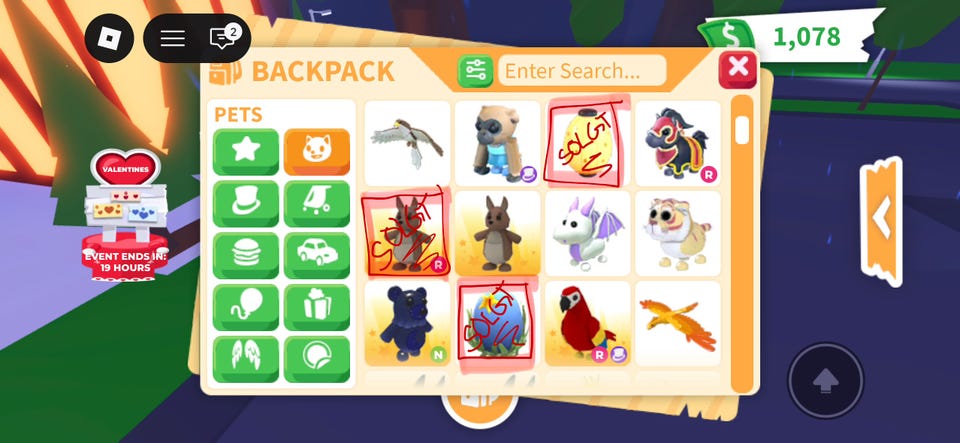This screenshot has width=960, height=443.
Task: Open the balloon toys category
Action: click(246, 307)
